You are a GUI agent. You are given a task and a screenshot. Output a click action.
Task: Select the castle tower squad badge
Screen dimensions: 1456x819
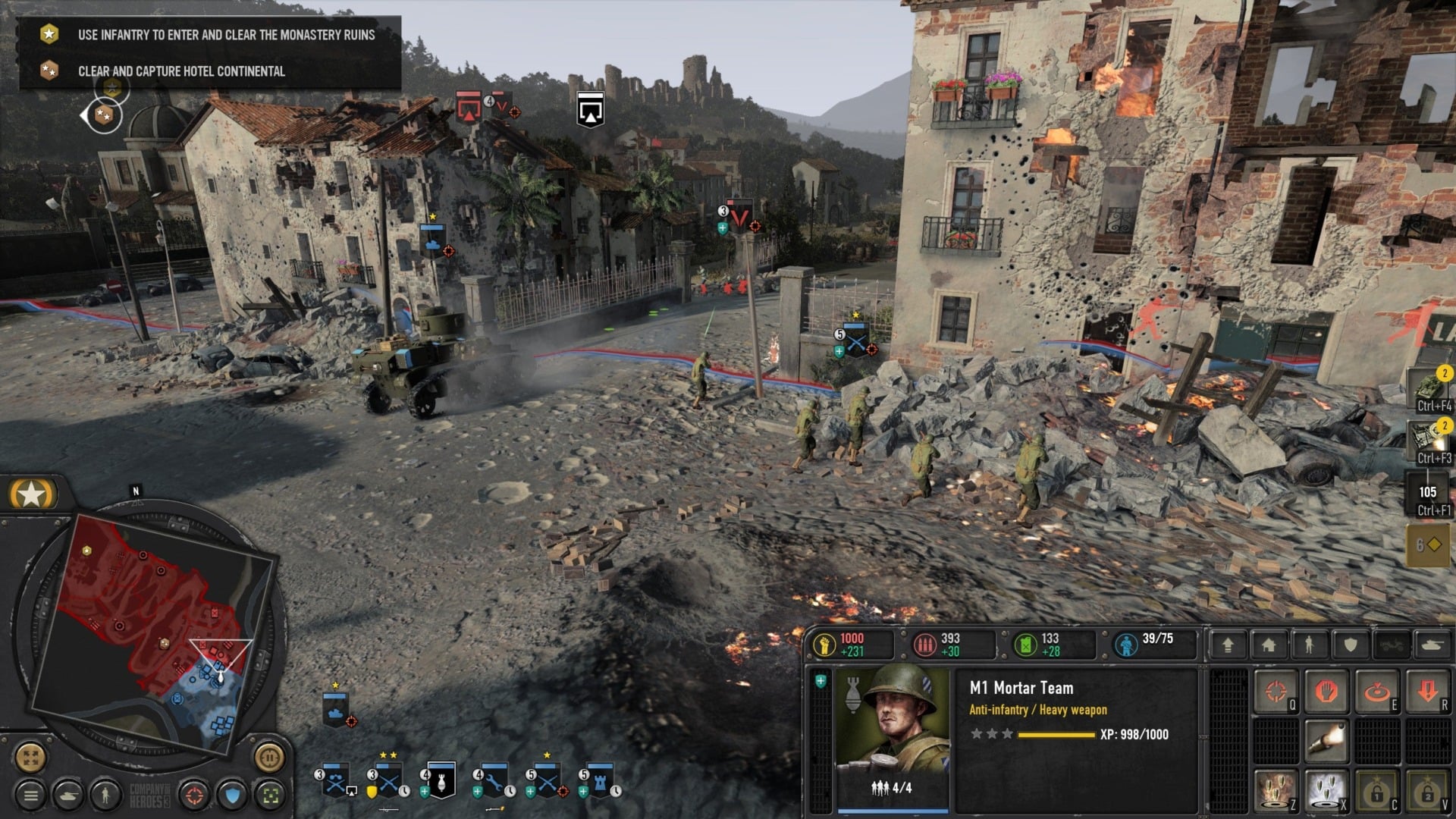pos(600,781)
